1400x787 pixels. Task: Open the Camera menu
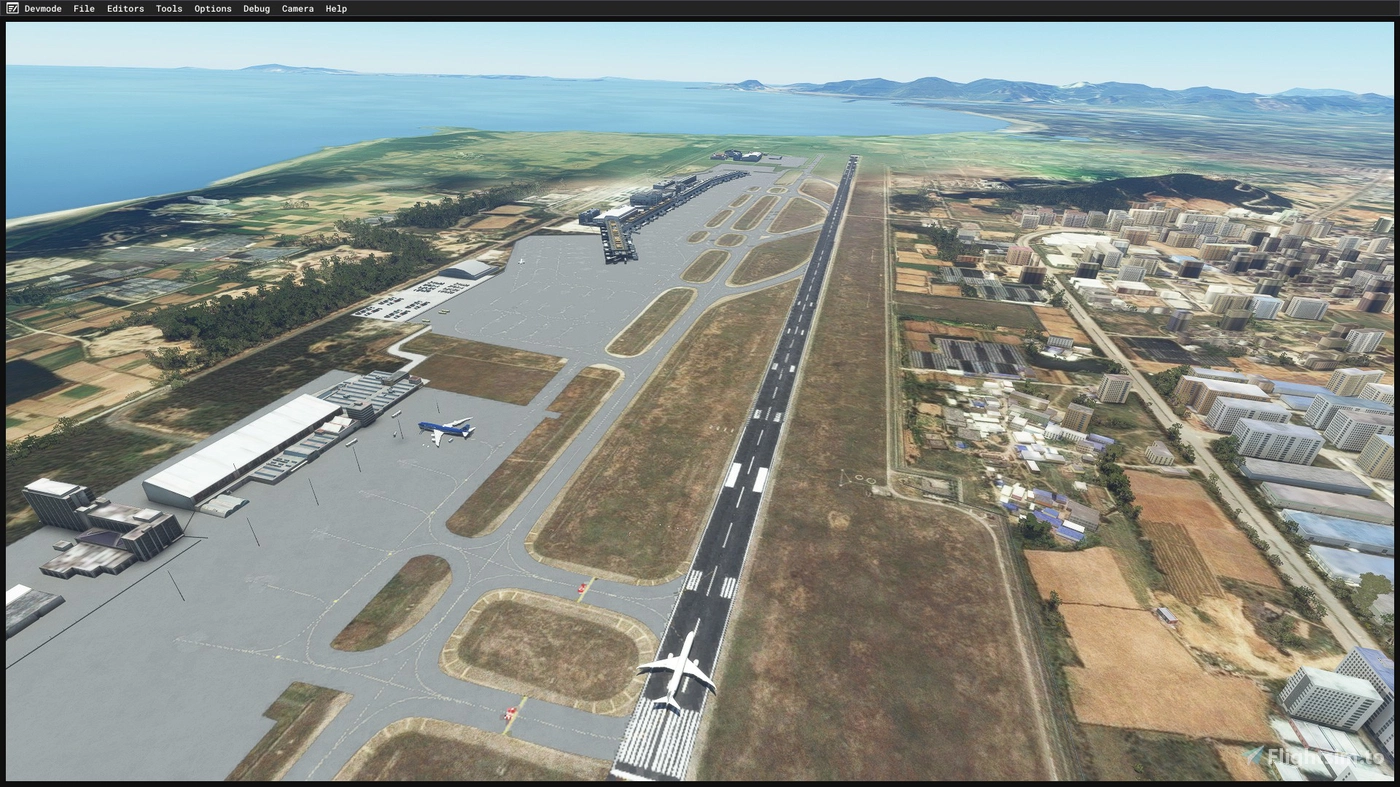tap(297, 8)
